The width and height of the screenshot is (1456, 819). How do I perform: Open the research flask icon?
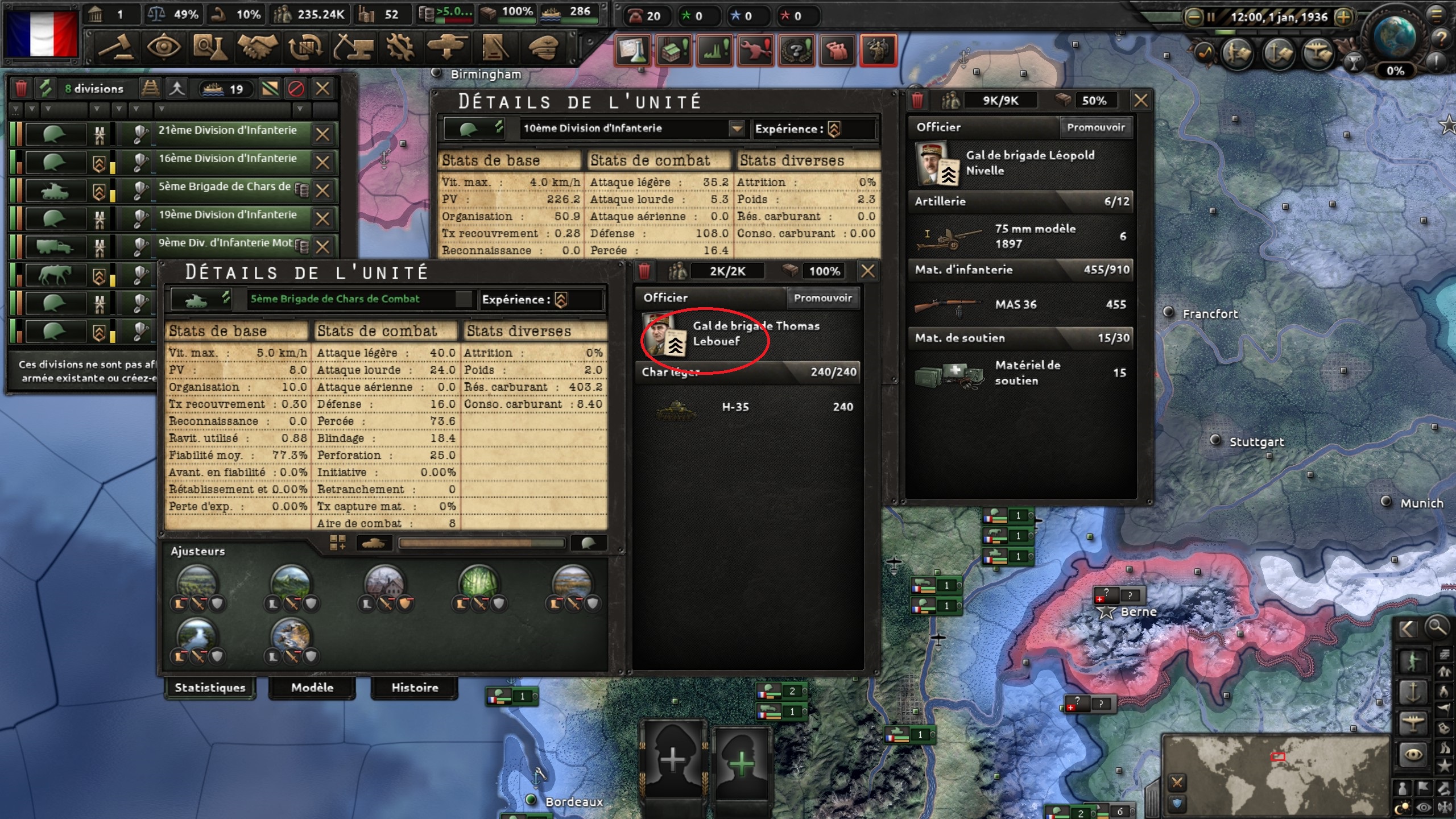(212, 47)
